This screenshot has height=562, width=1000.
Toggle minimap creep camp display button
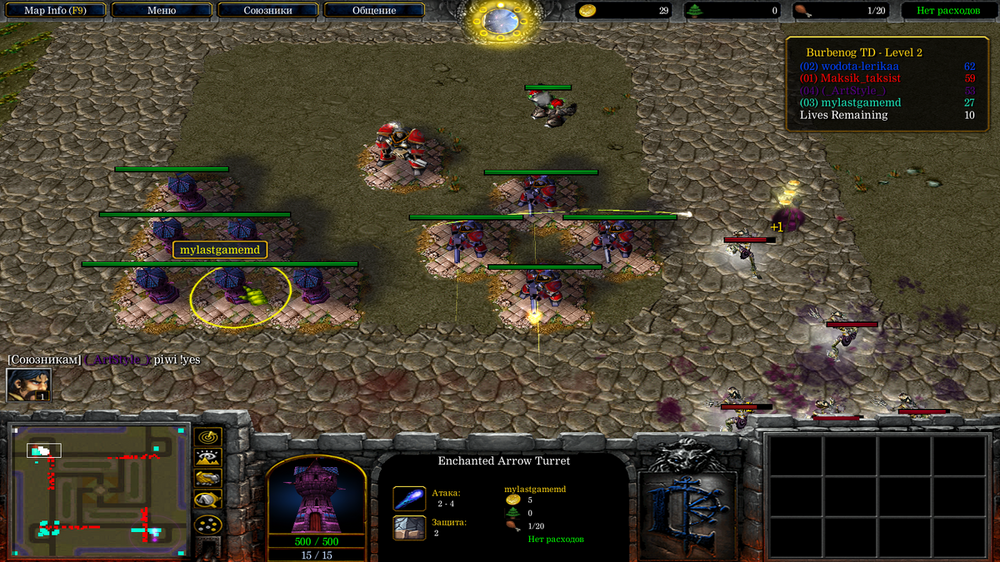tap(208, 501)
